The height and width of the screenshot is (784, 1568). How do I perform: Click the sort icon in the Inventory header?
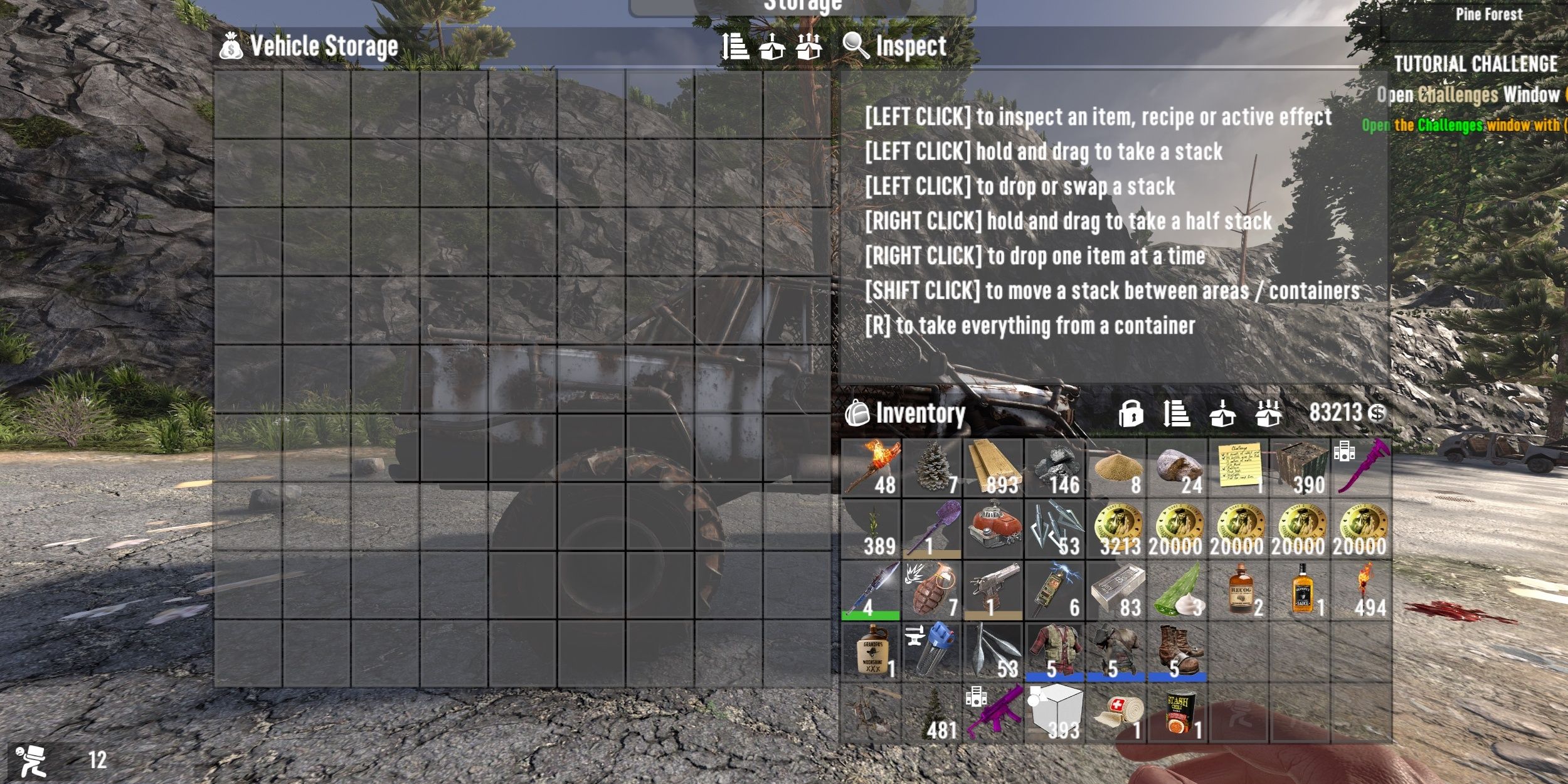click(x=1179, y=415)
